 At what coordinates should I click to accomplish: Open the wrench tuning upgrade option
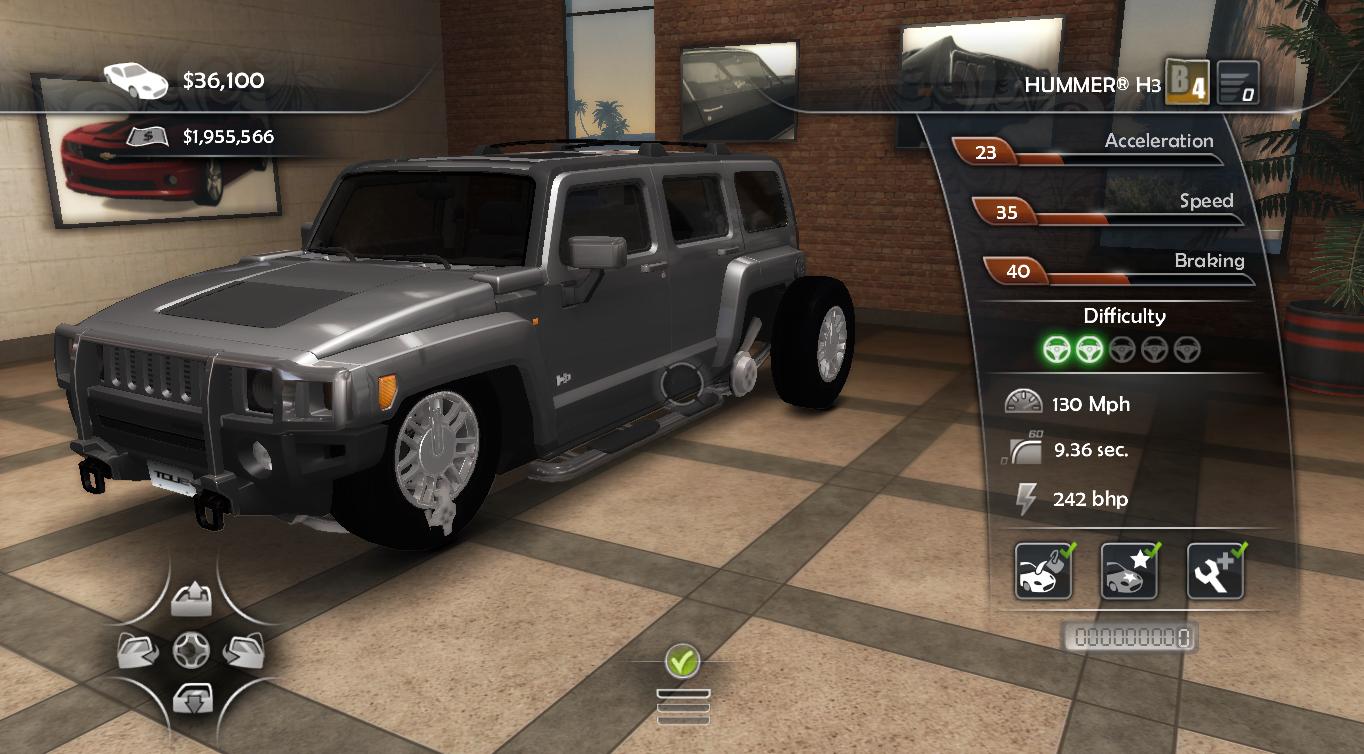click(x=1215, y=571)
